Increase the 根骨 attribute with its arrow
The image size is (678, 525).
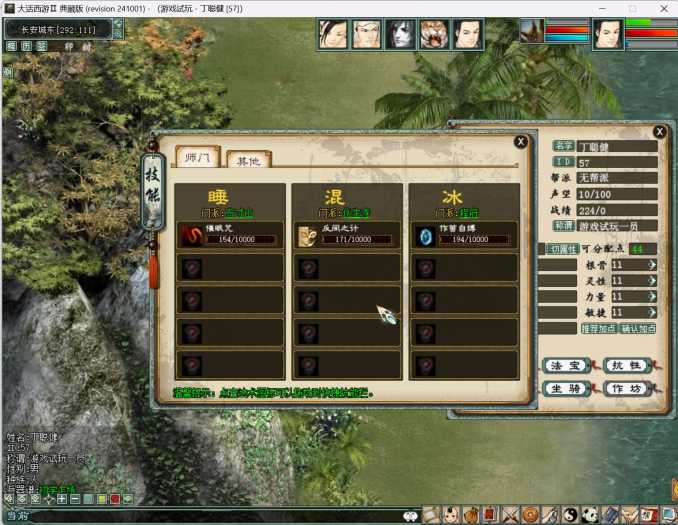pyautogui.click(x=652, y=265)
